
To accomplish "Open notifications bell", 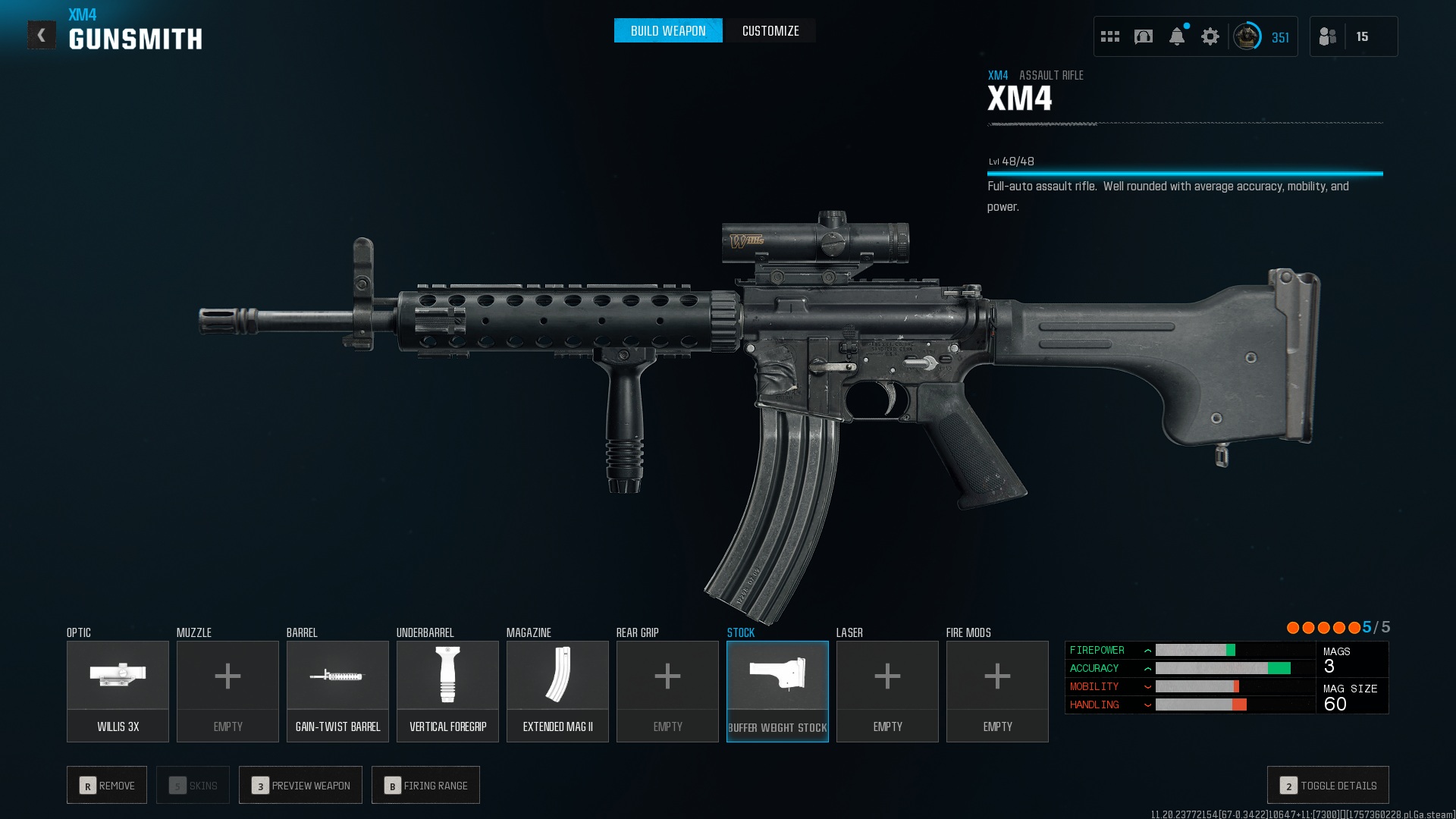I will 1176,36.
